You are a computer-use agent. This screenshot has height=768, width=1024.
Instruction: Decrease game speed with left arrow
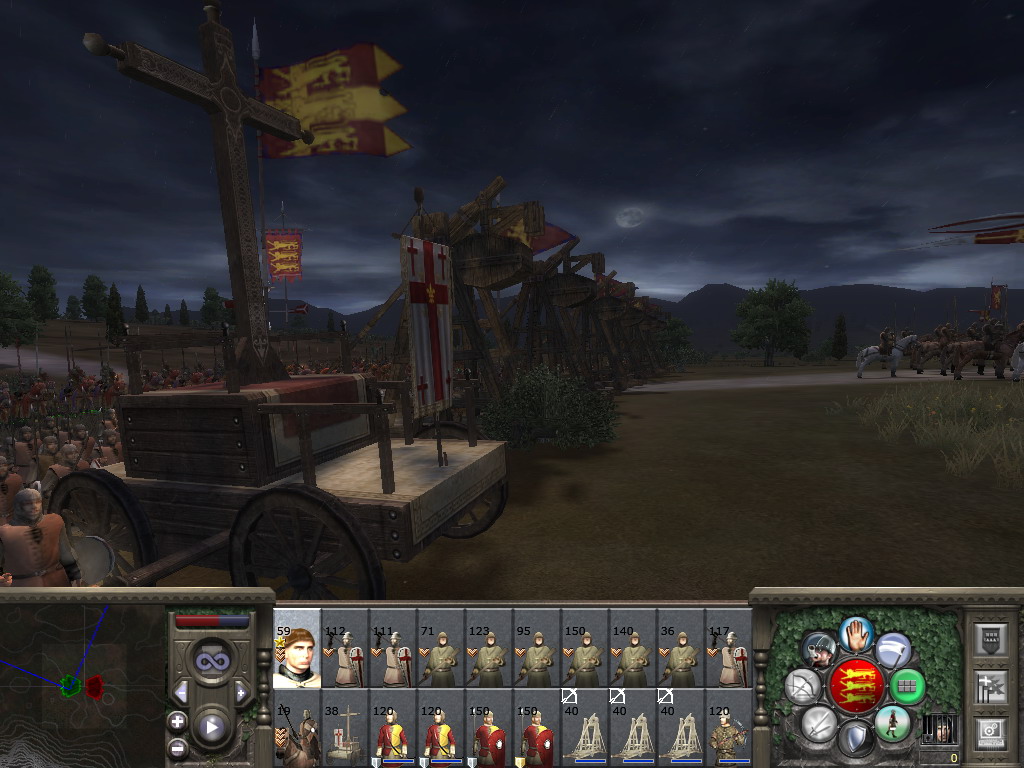tap(181, 692)
